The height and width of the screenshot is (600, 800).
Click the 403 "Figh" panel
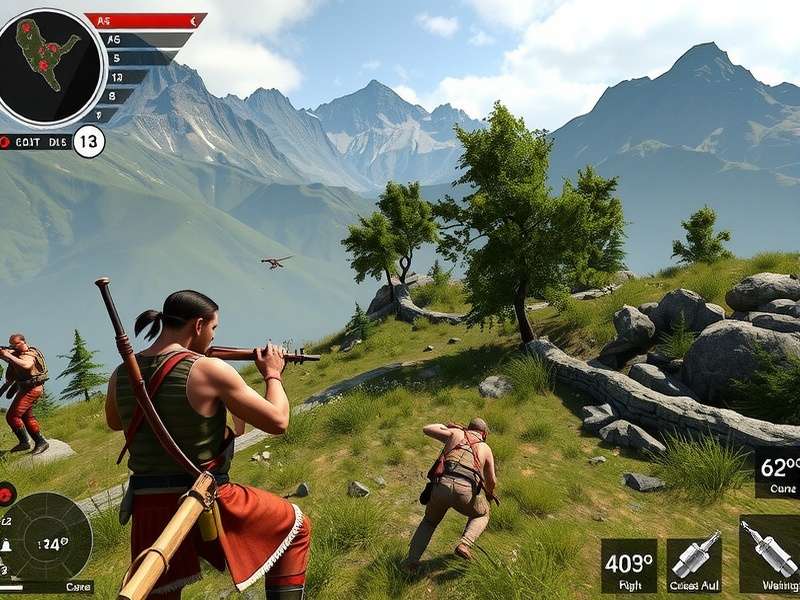[629, 566]
